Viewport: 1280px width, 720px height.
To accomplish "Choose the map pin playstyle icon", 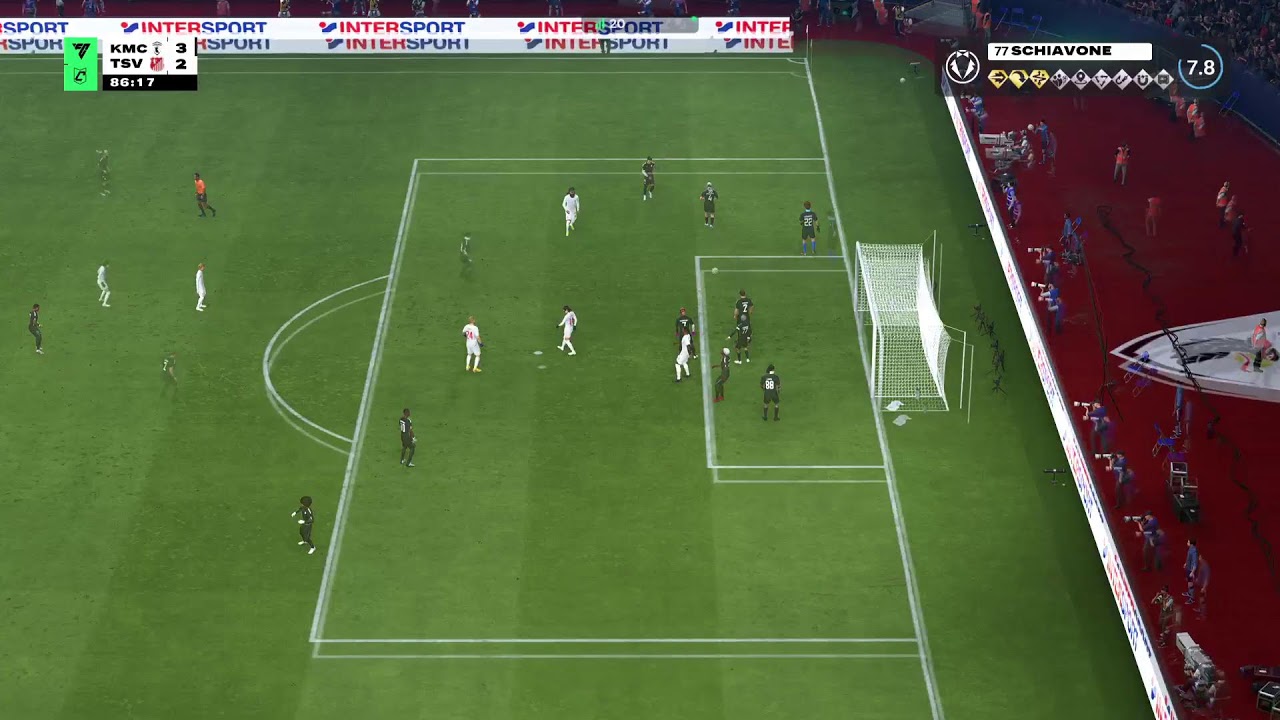I will (x=1080, y=79).
